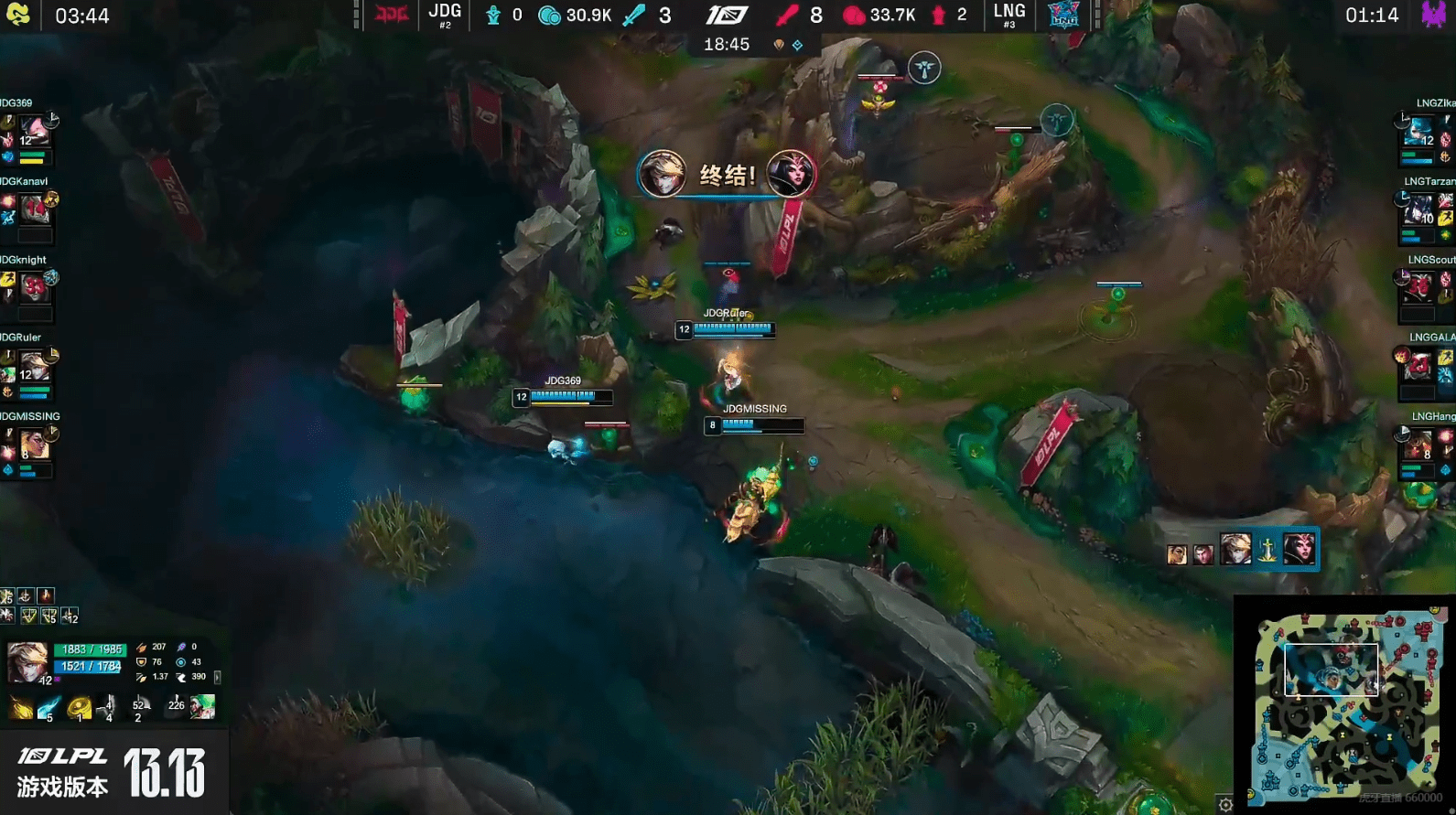This screenshot has width=1456, height=815.
Task: Click the LNG team logo in scoreboard
Action: [1063, 16]
